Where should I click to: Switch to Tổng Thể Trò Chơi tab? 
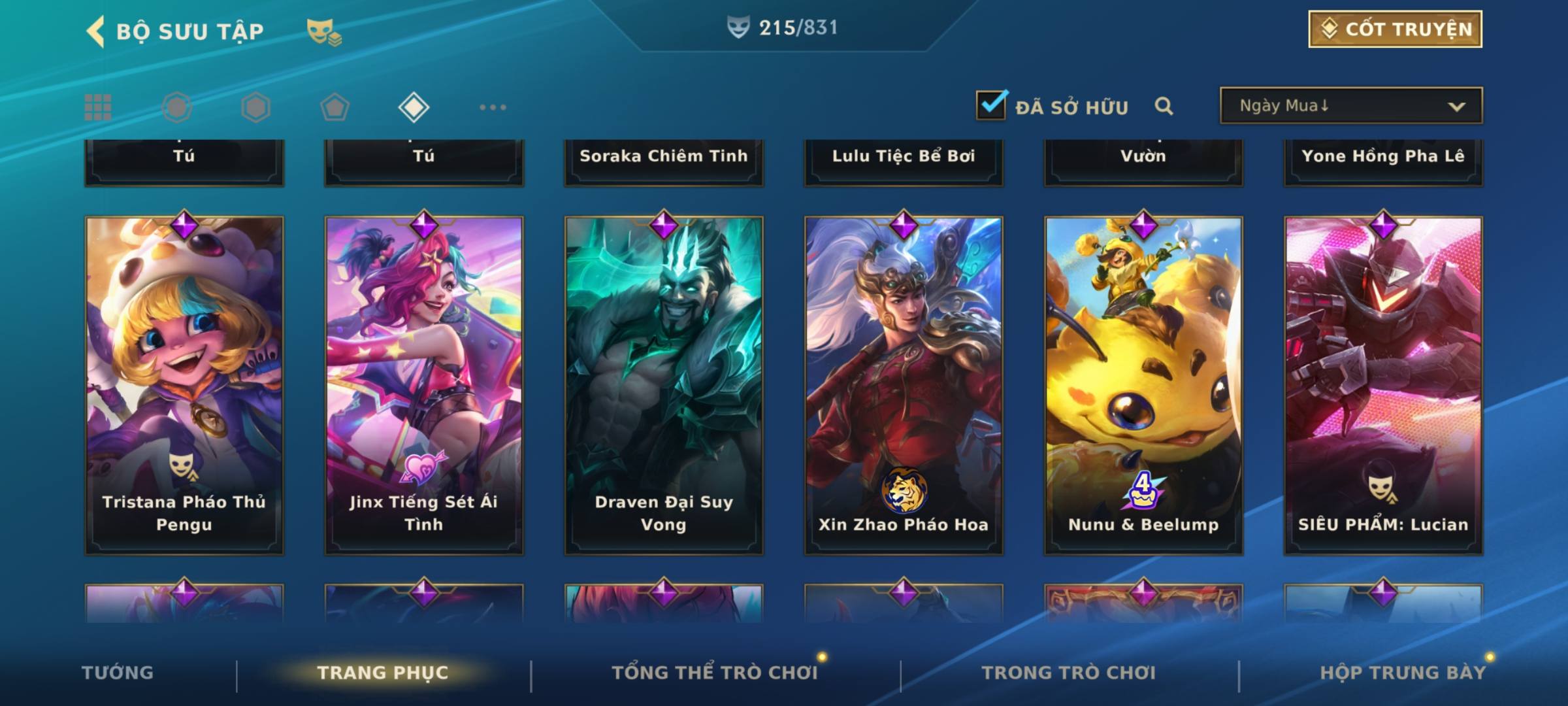coord(714,673)
